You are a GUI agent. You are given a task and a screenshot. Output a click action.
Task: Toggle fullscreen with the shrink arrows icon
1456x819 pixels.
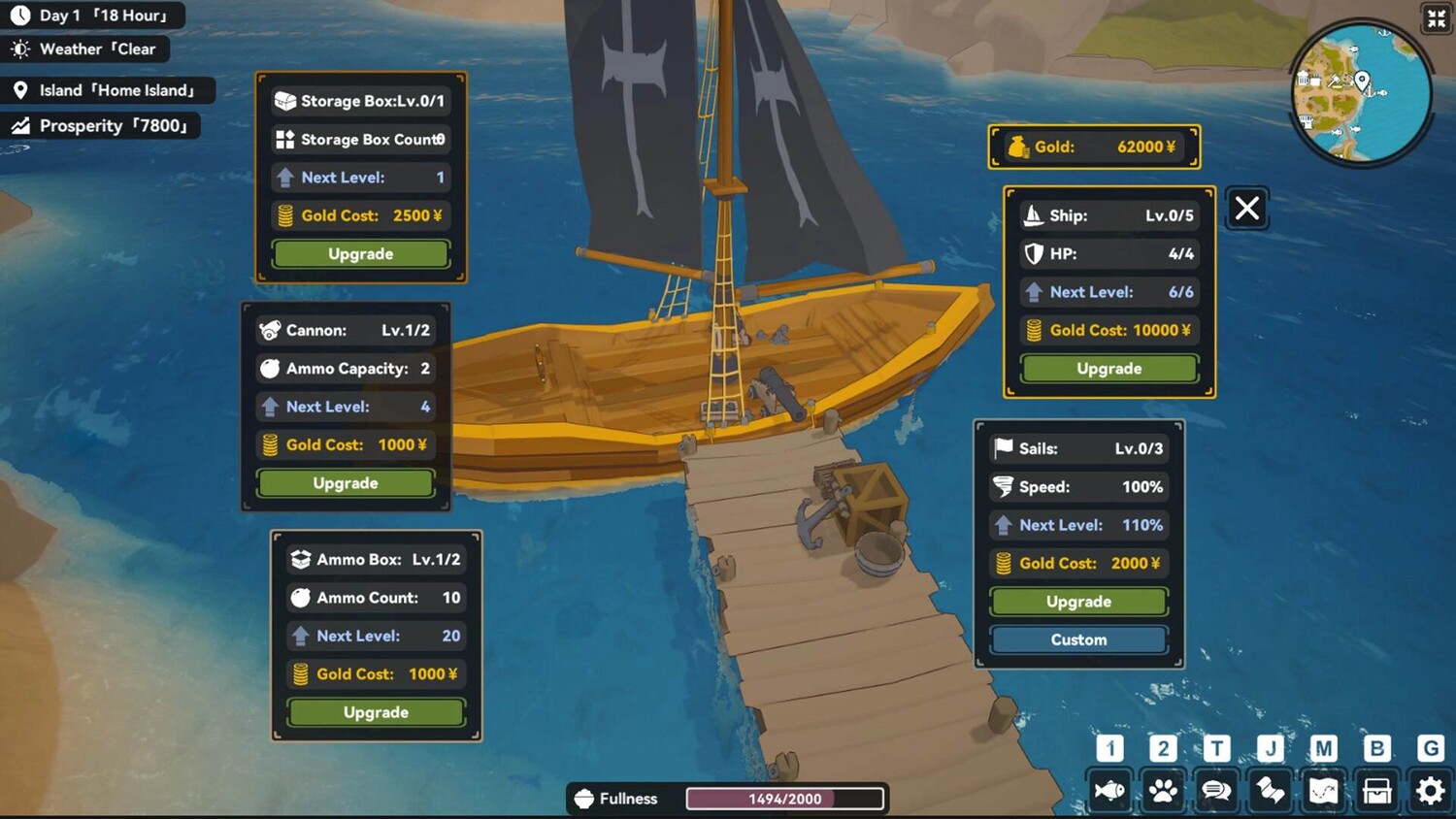tap(1436, 18)
